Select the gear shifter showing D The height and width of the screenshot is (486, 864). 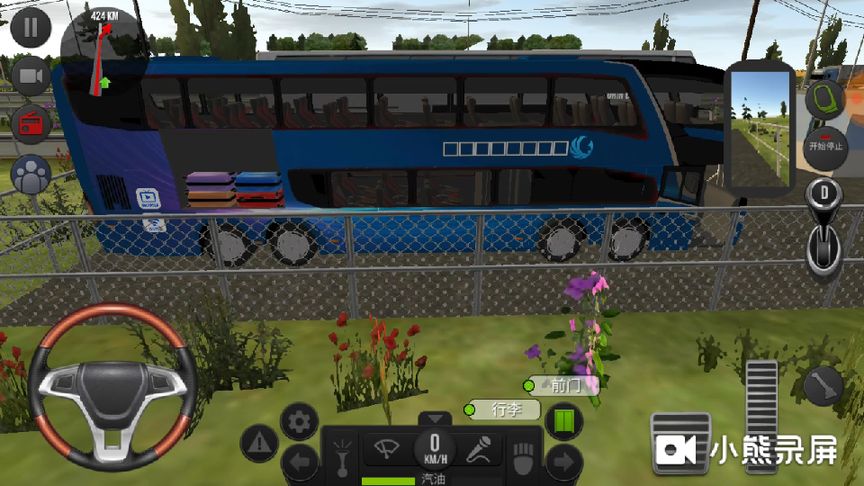click(x=824, y=228)
